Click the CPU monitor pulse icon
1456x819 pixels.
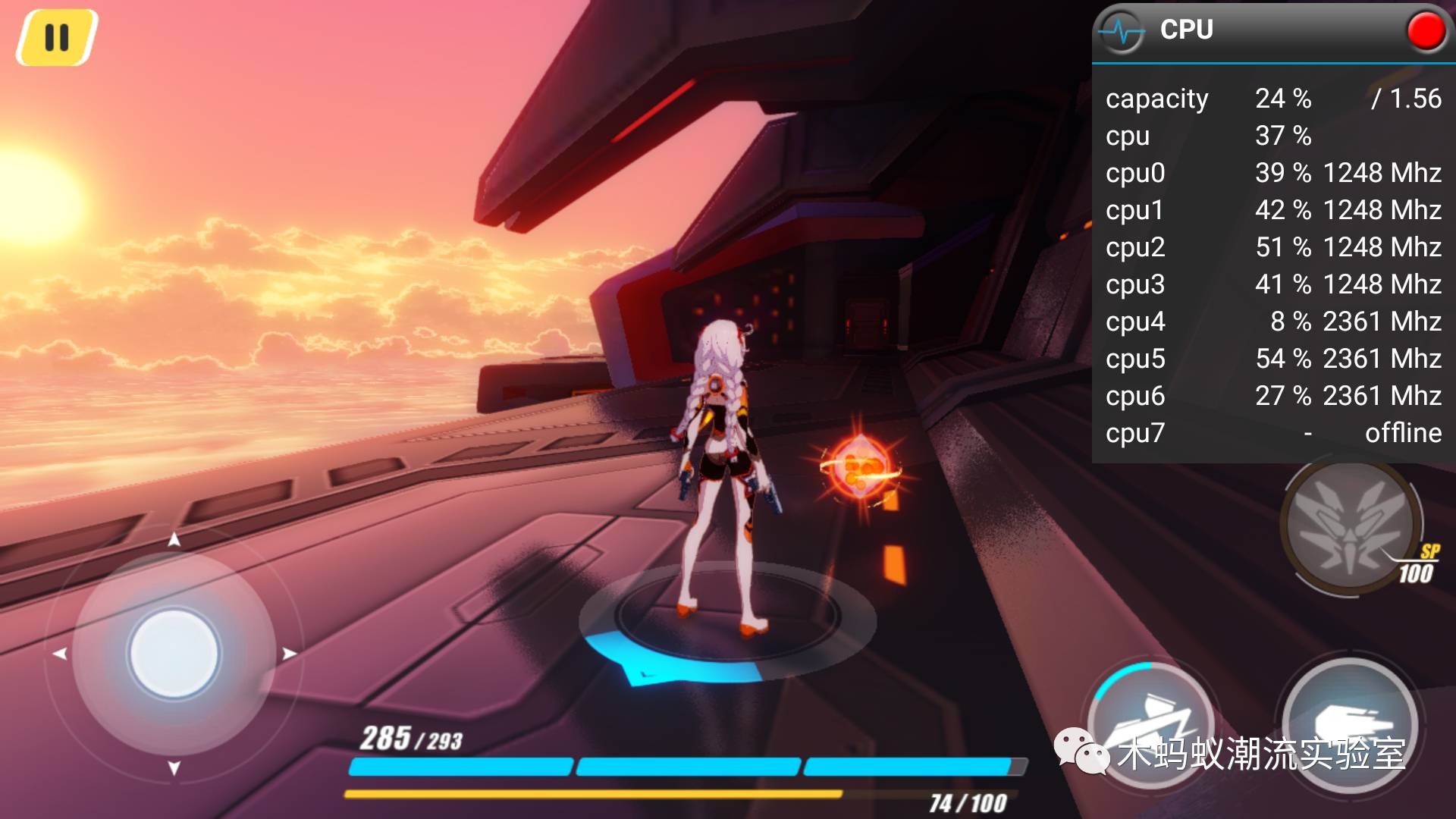point(1122,32)
